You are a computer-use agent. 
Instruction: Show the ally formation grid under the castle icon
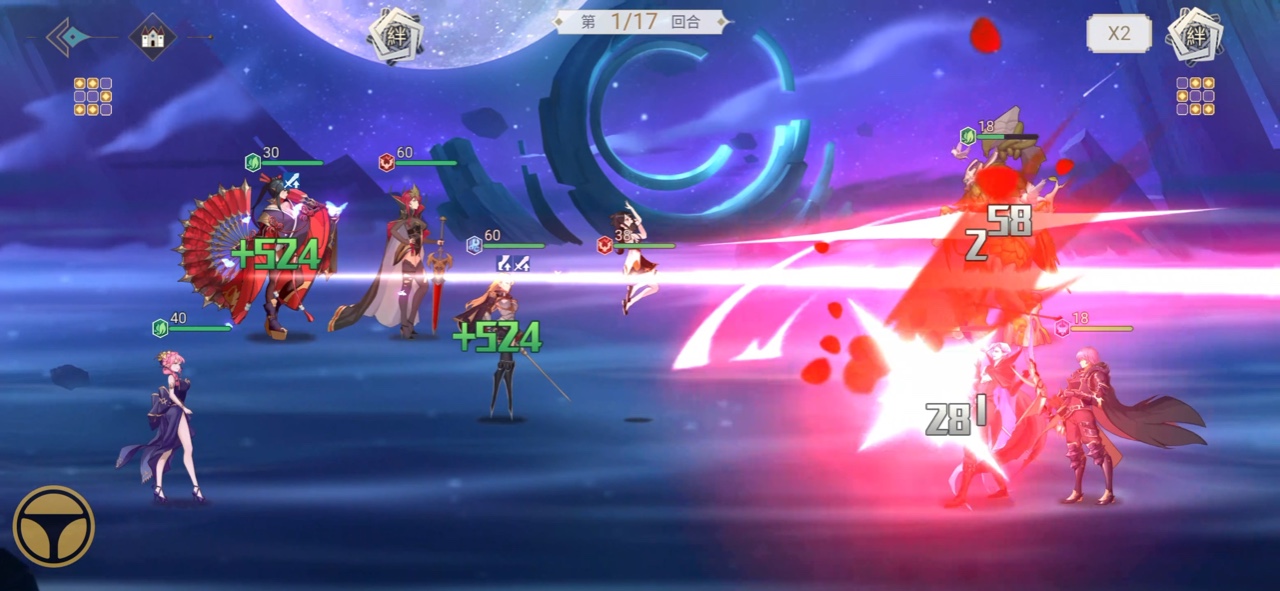(x=92, y=97)
